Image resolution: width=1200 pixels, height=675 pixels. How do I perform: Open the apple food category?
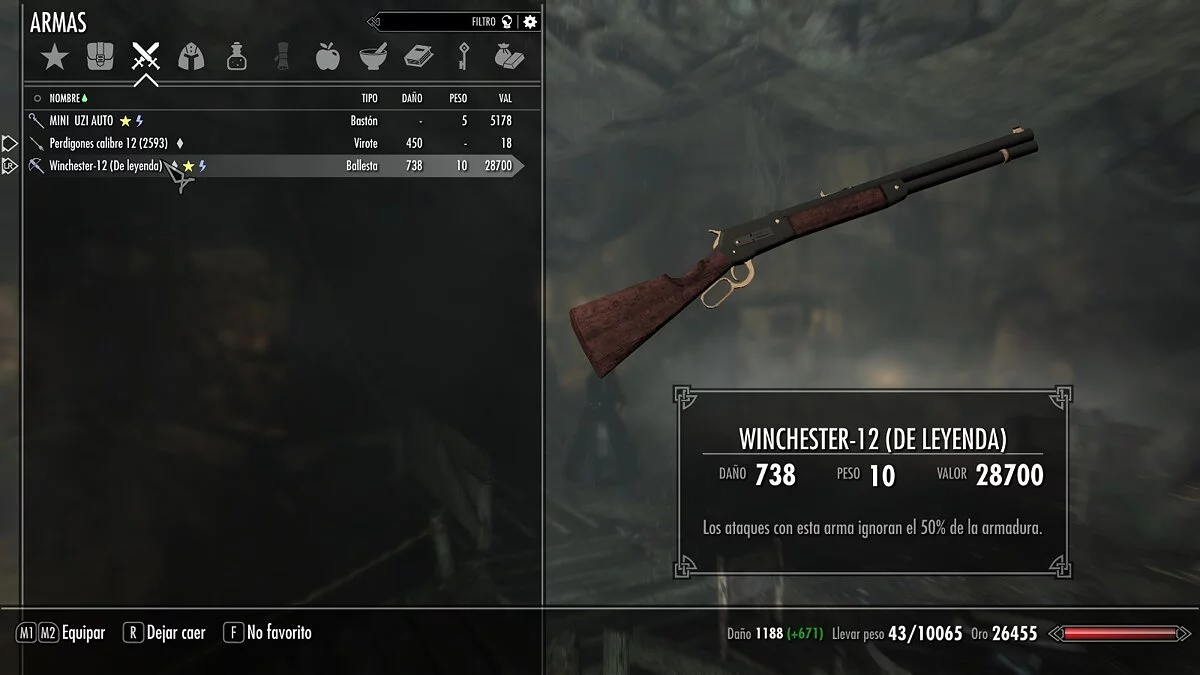pyautogui.click(x=327, y=57)
